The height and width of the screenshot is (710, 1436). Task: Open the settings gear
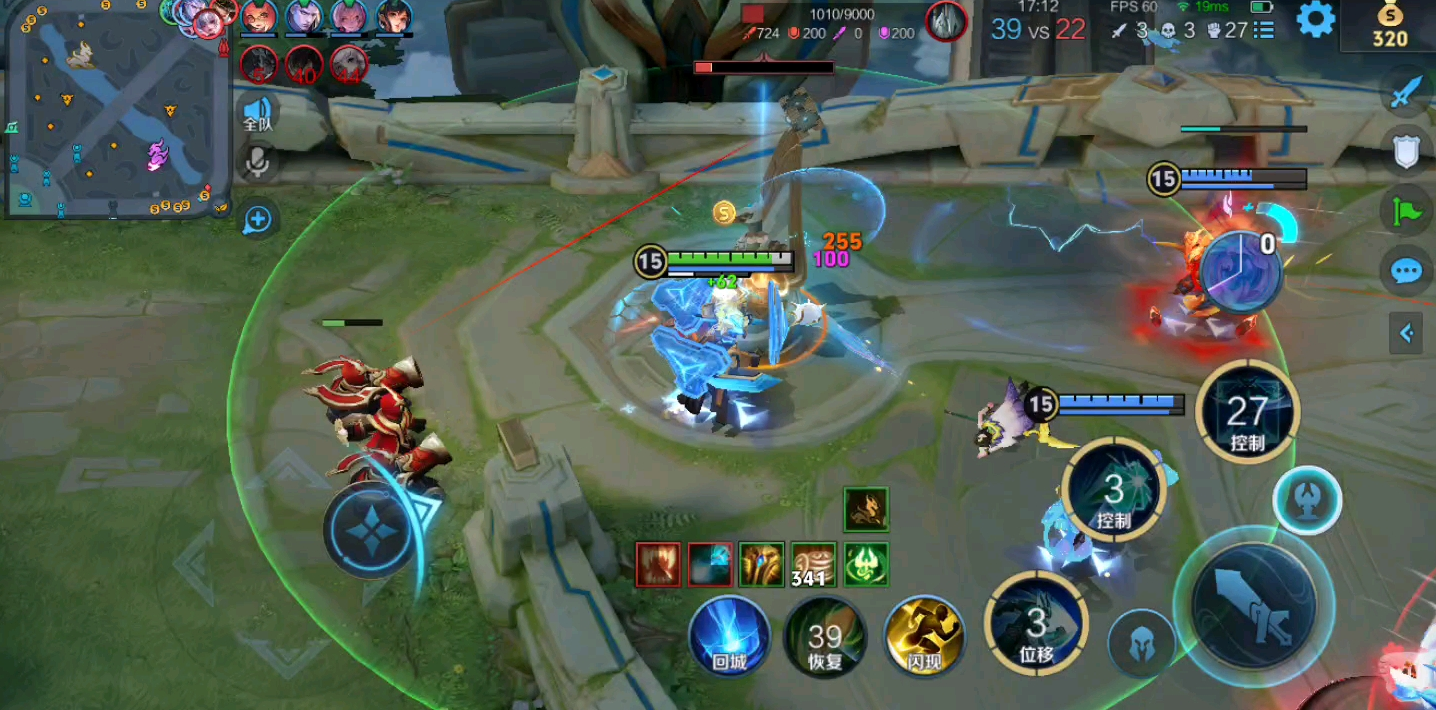(1315, 20)
